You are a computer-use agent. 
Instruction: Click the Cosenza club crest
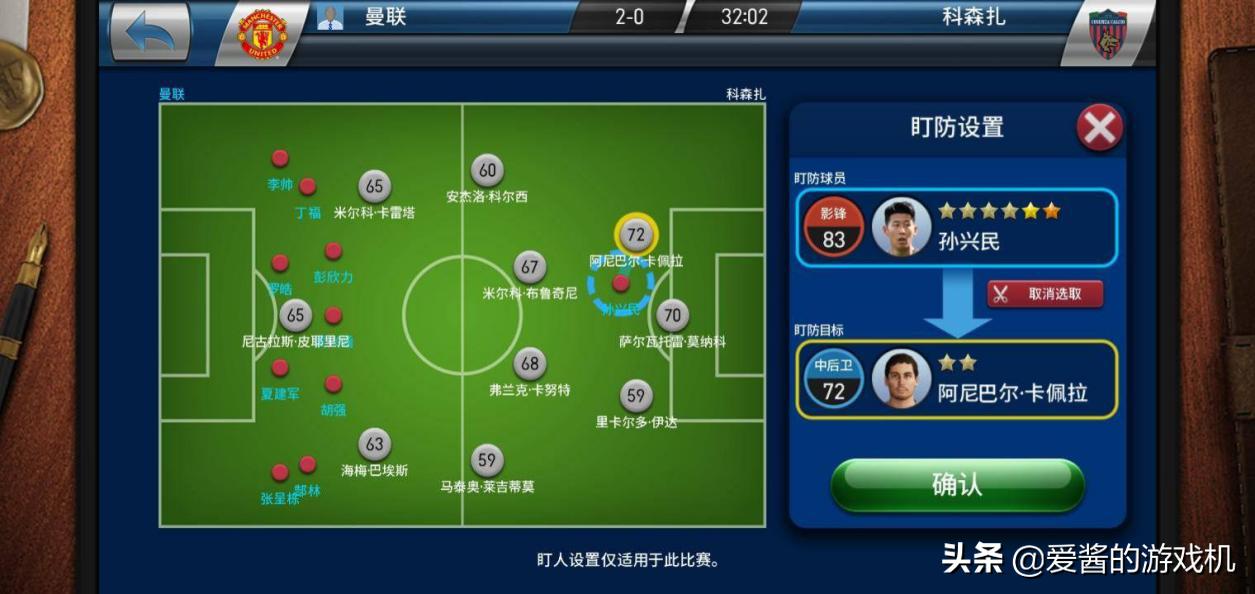[1107, 34]
